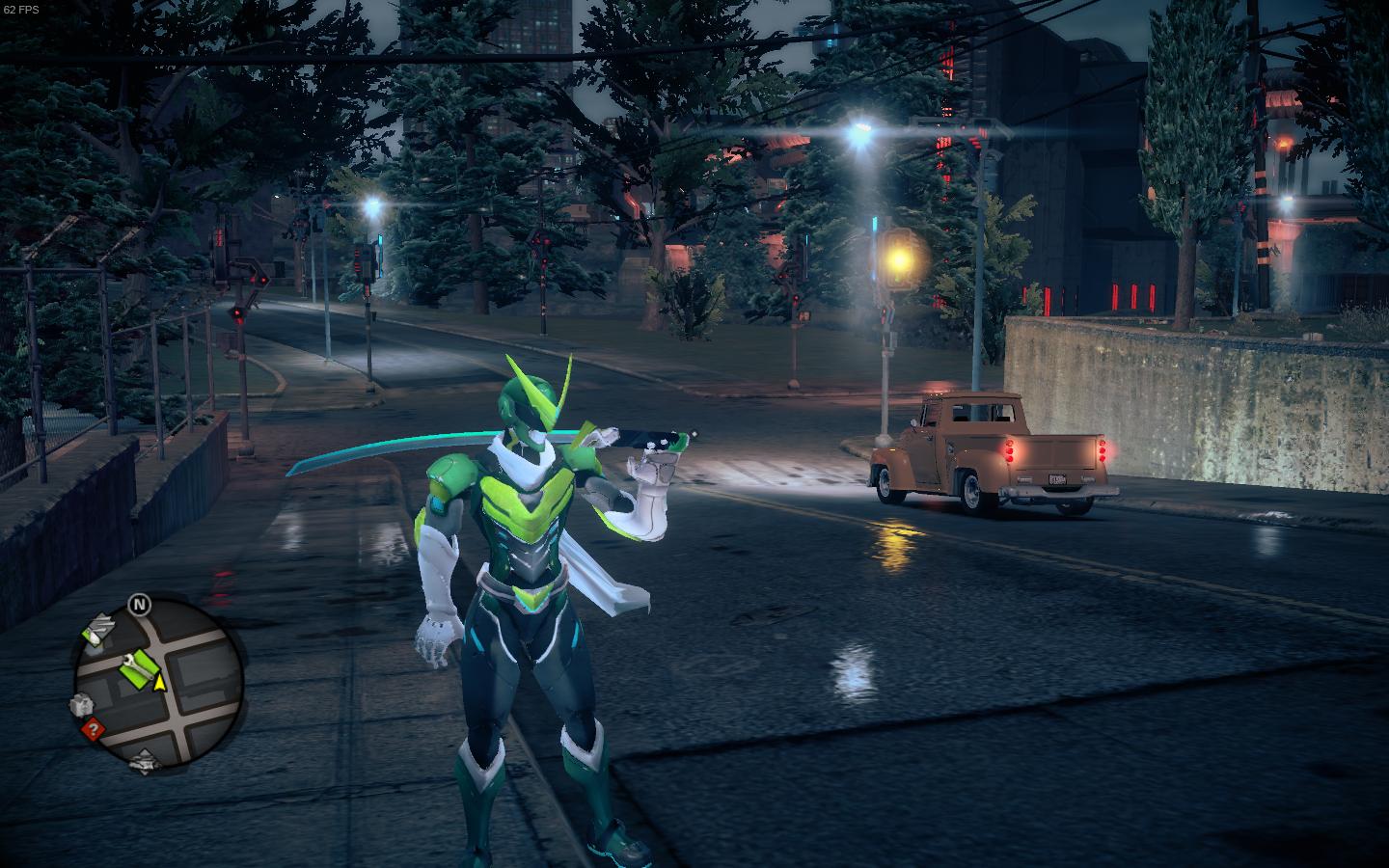Select the green-and-gray marker at minimap's top-left edge
This screenshot has height=868, width=1389.
pos(97,632)
